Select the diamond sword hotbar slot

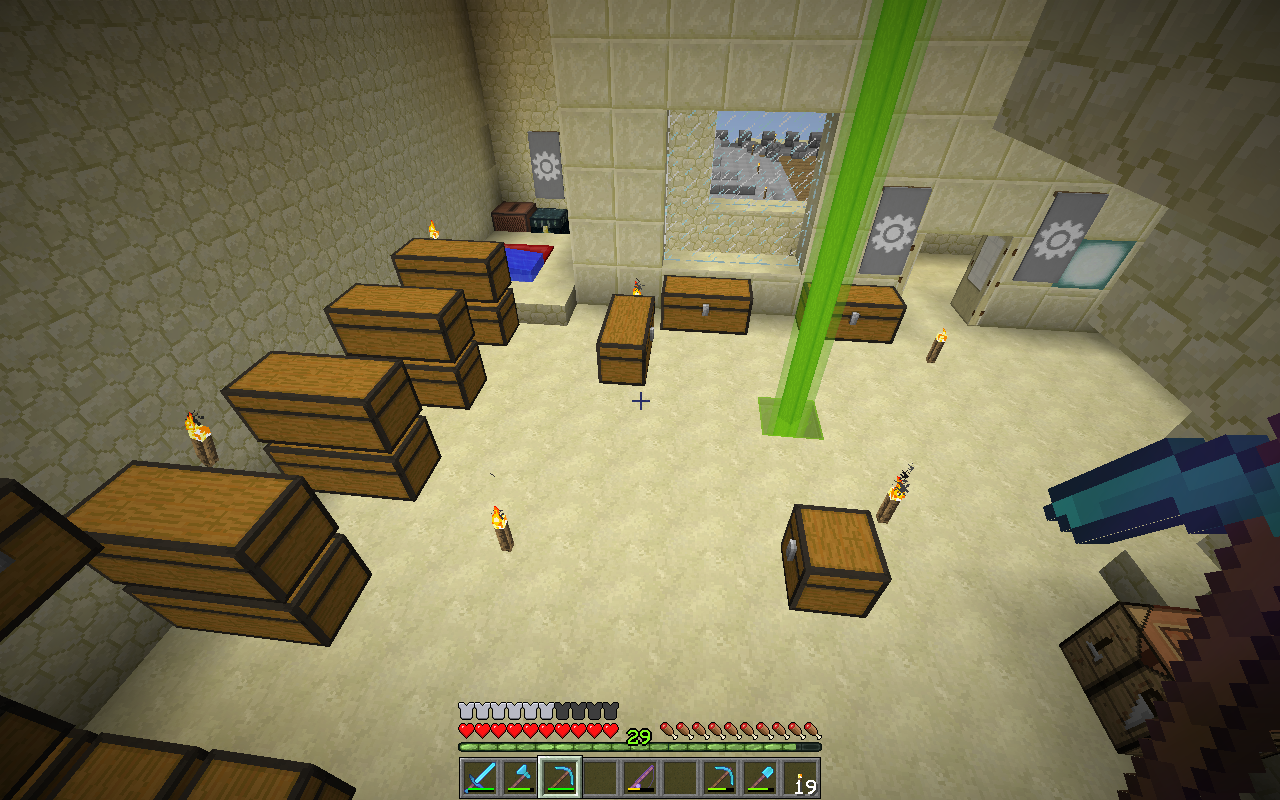[x=479, y=777]
